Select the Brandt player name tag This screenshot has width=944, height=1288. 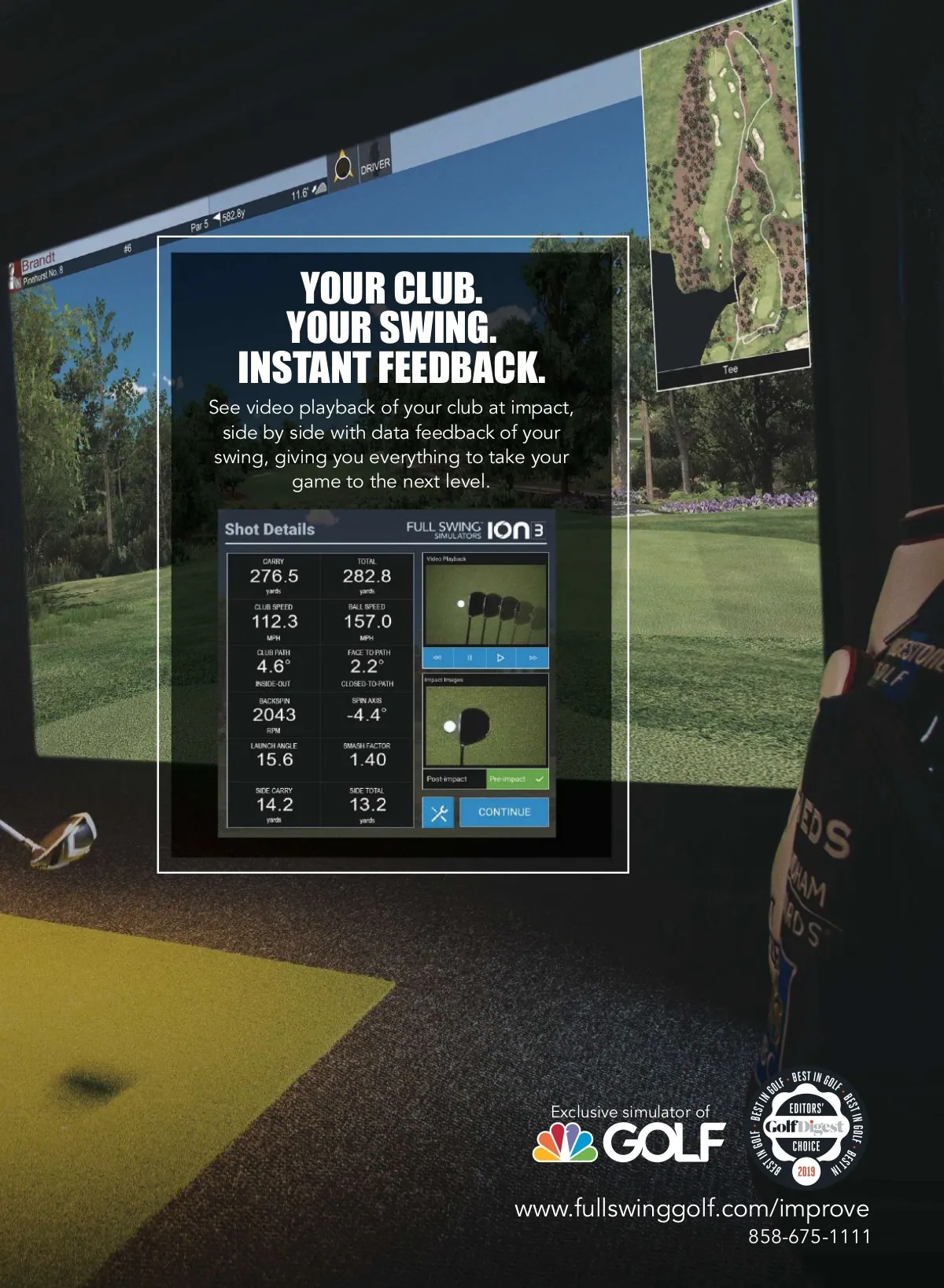(x=38, y=261)
